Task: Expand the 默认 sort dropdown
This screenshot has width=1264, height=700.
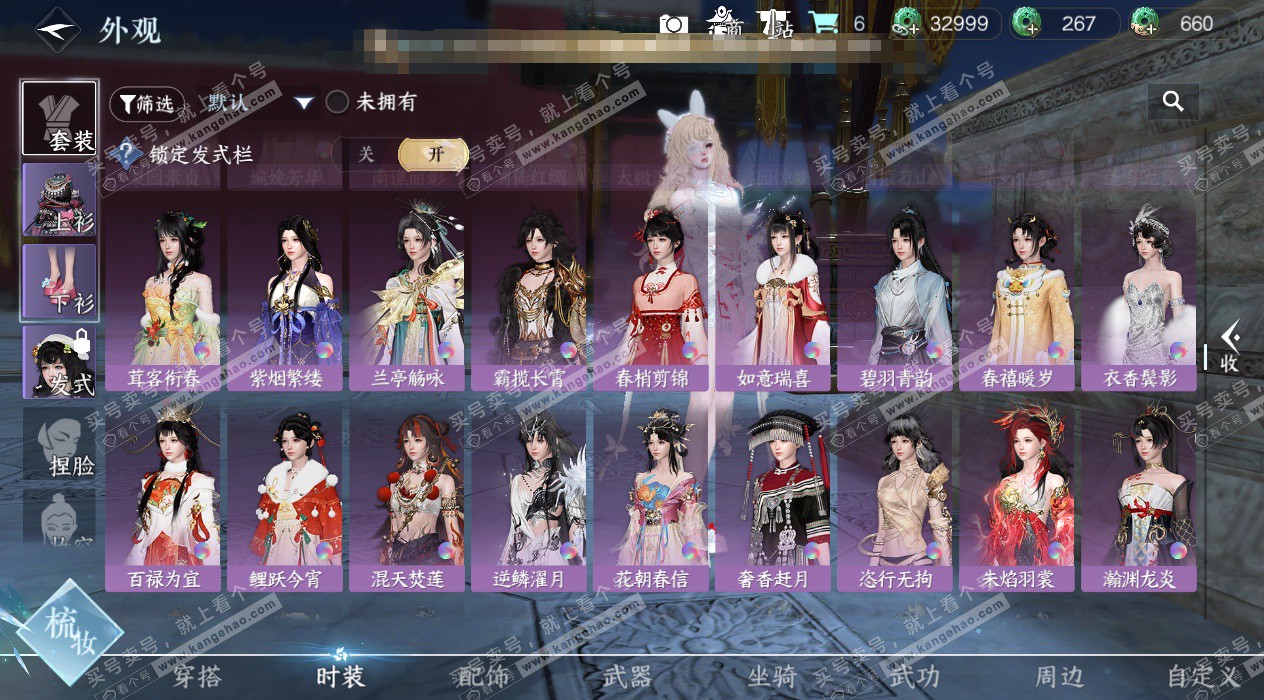Action: 304,103
